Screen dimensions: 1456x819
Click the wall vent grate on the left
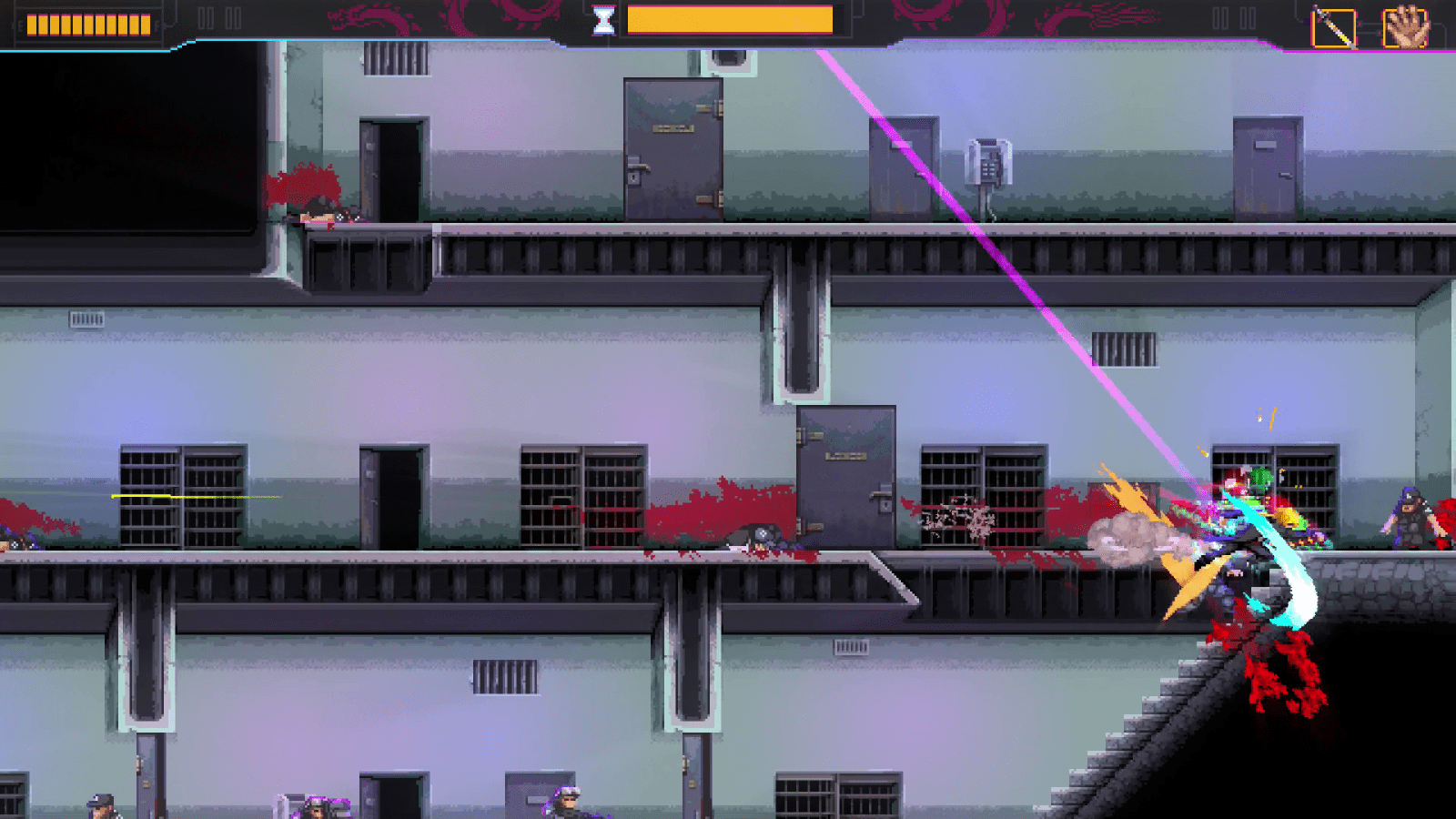click(86, 320)
